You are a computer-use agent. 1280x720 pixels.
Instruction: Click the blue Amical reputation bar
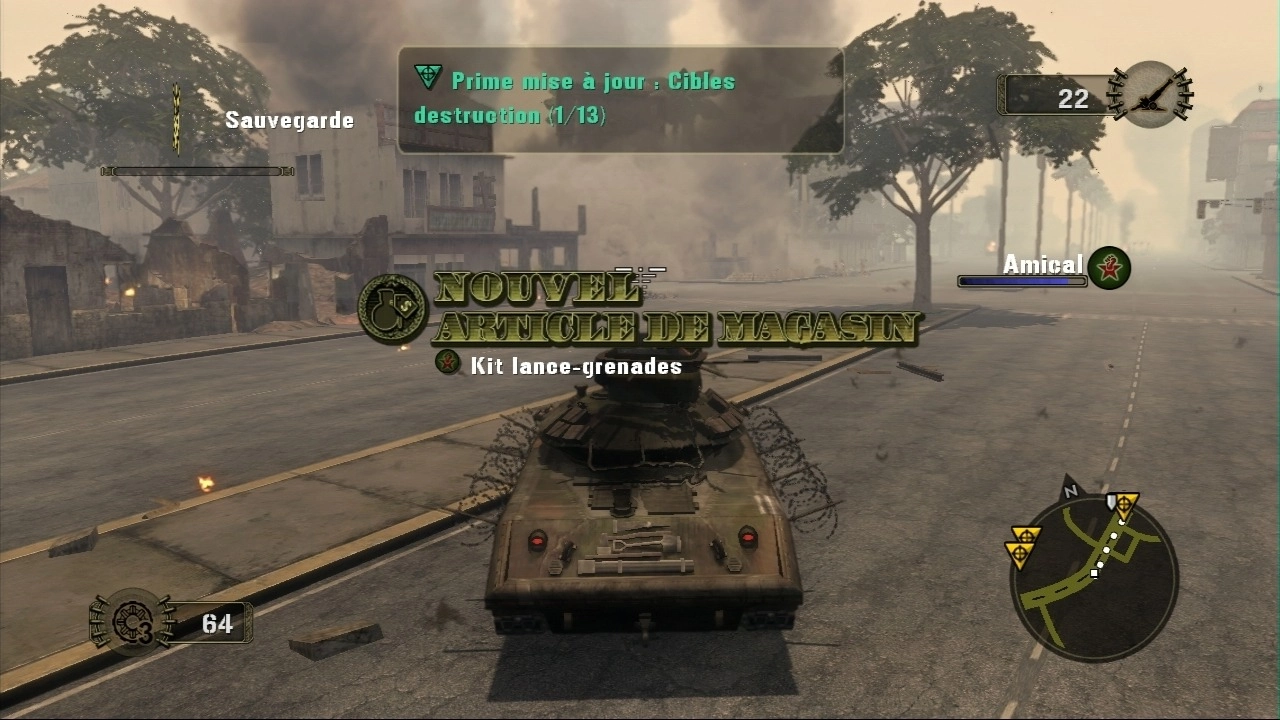tap(1022, 281)
